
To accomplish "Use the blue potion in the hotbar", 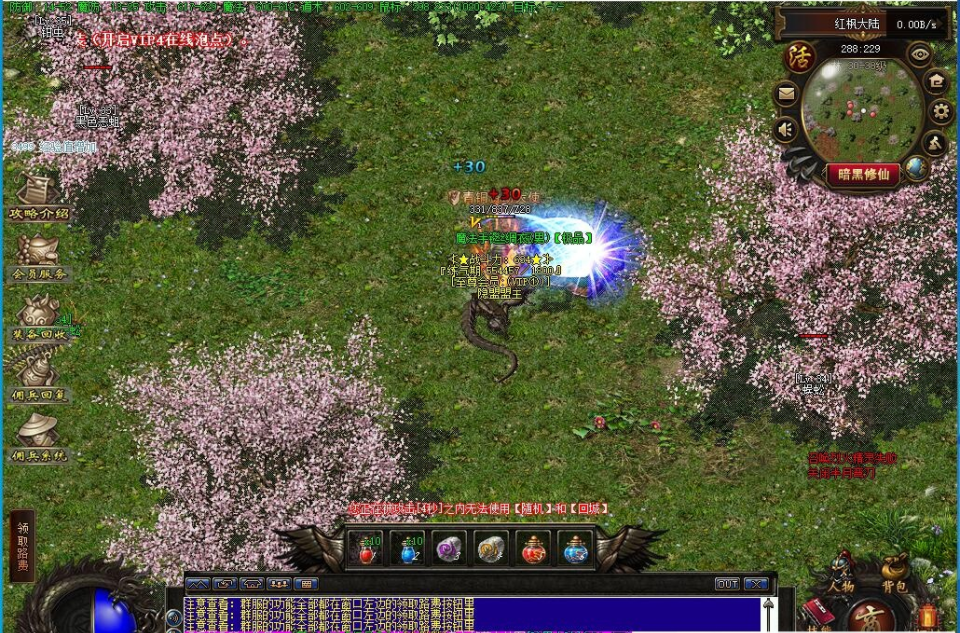I will click(407, 549).
